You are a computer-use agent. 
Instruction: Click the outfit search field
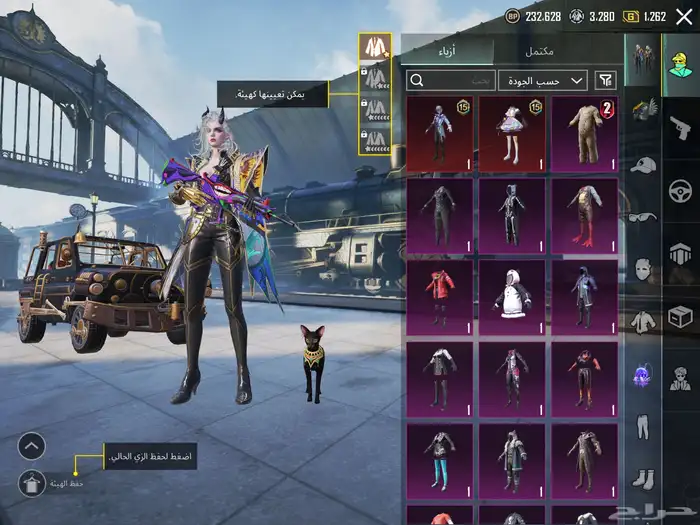tap(451, 80)
